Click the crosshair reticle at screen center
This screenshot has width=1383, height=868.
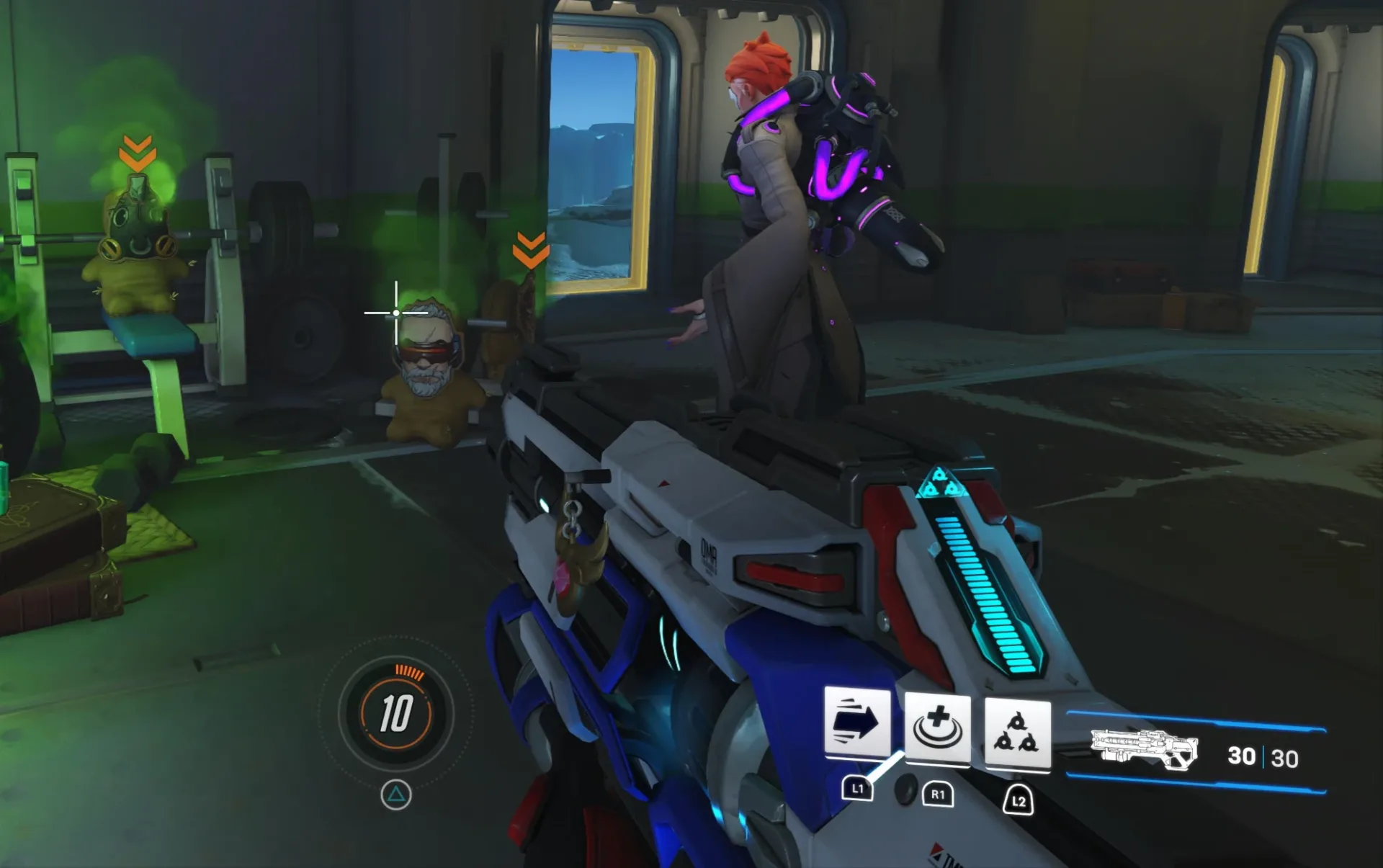coord(395,311)
